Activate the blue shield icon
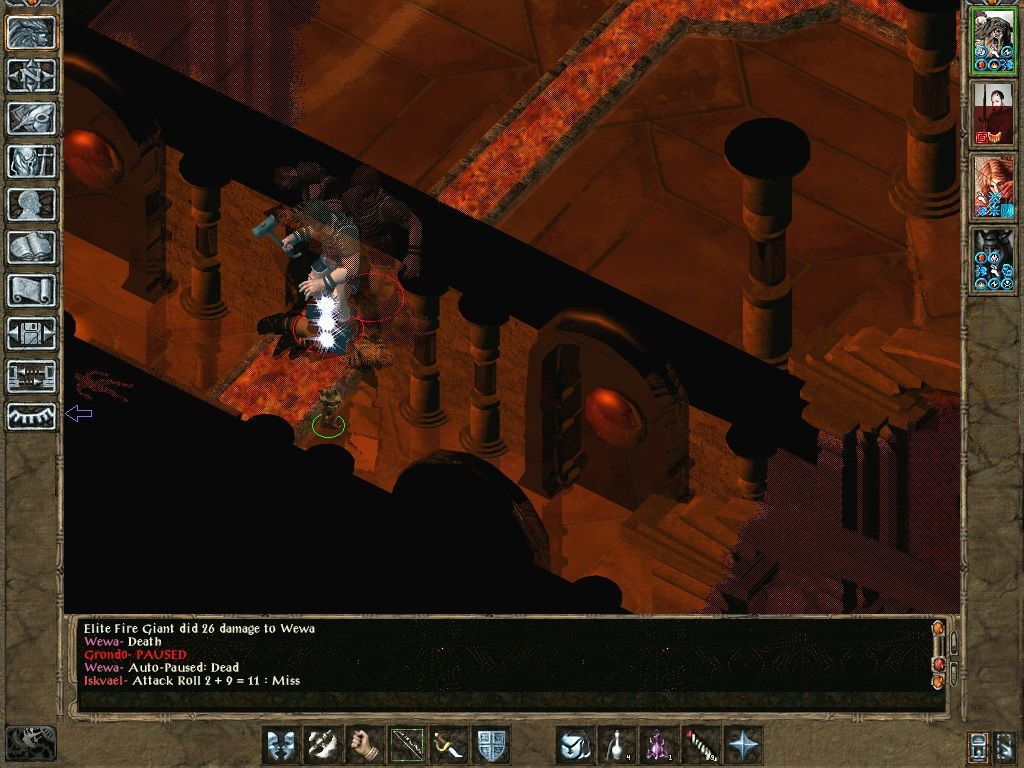1024x768 pixels. 491,745
